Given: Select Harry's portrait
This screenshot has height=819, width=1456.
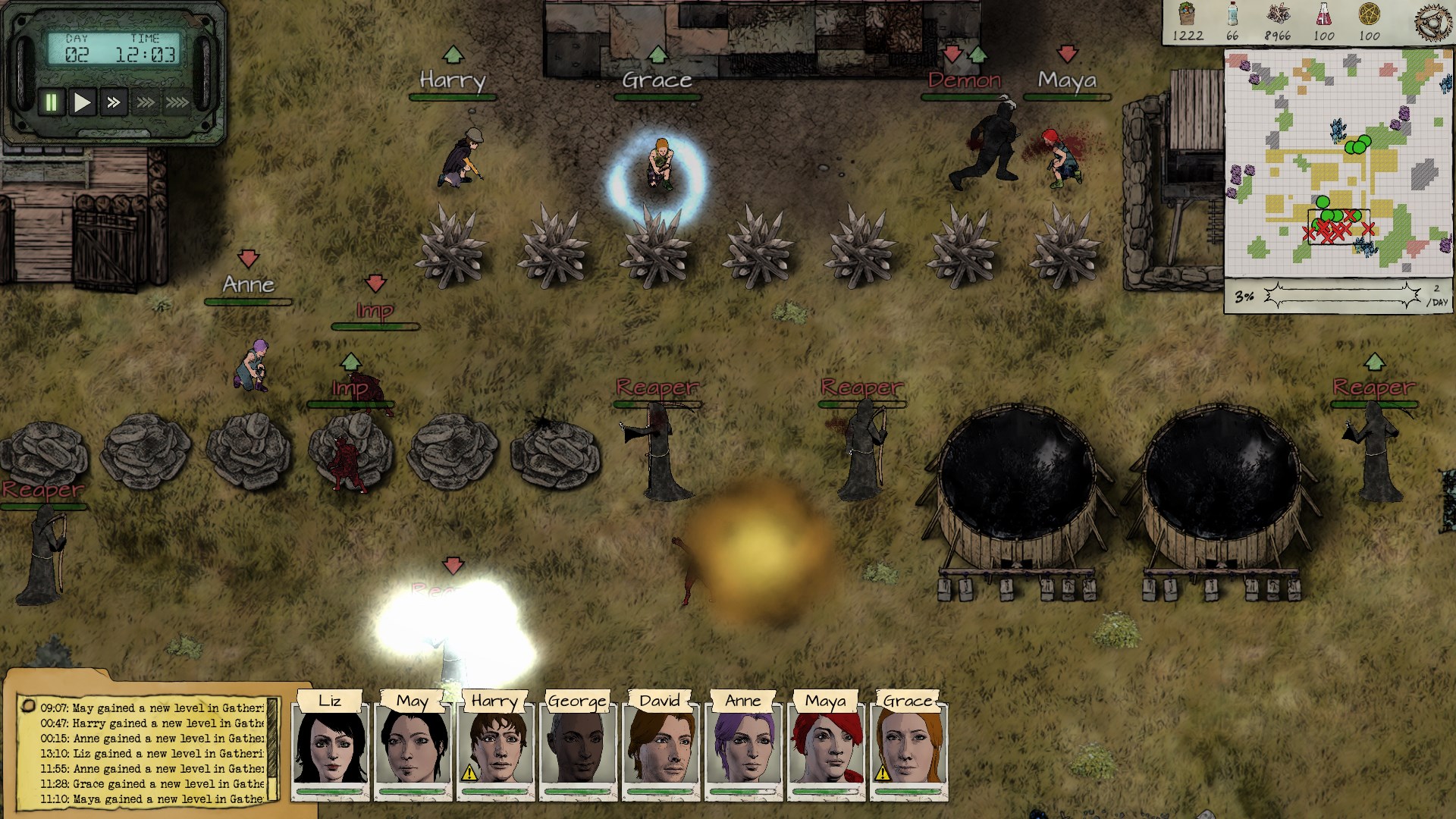Looking at the screenshot, I should [495, 748].
